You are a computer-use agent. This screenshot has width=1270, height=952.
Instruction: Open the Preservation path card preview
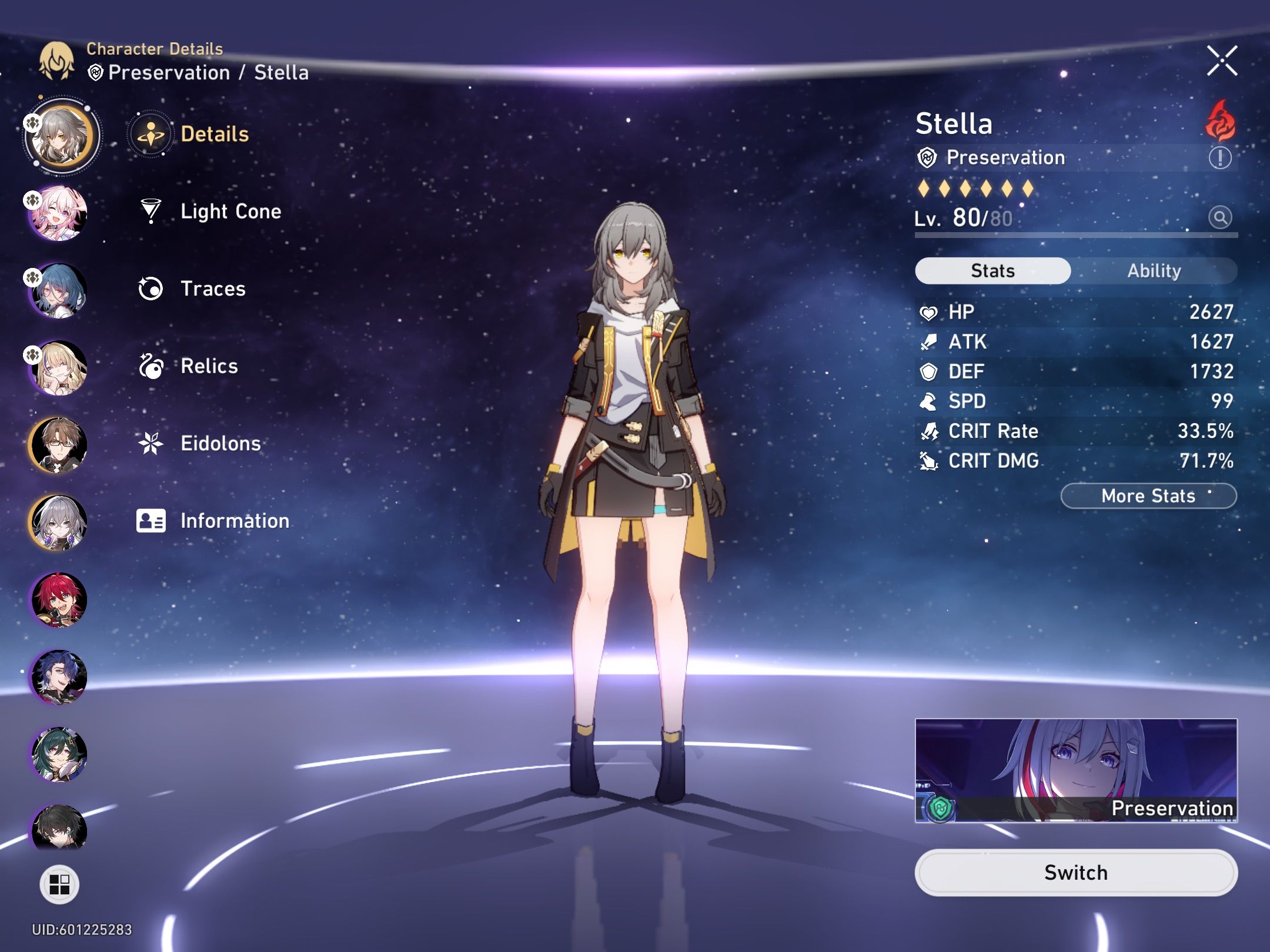1076,770
